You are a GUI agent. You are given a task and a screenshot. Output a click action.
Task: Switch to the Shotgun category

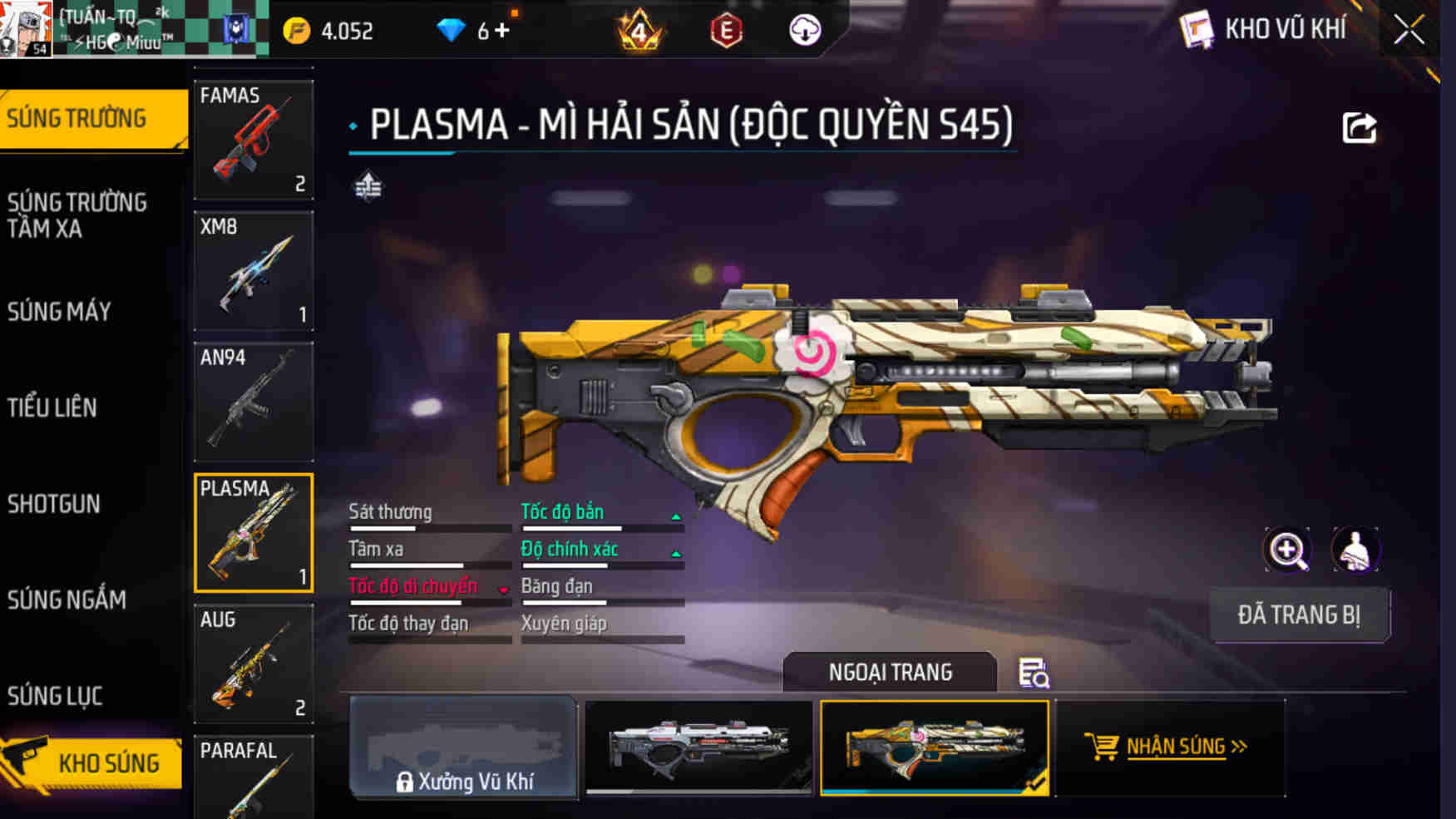tap(54, 504)
